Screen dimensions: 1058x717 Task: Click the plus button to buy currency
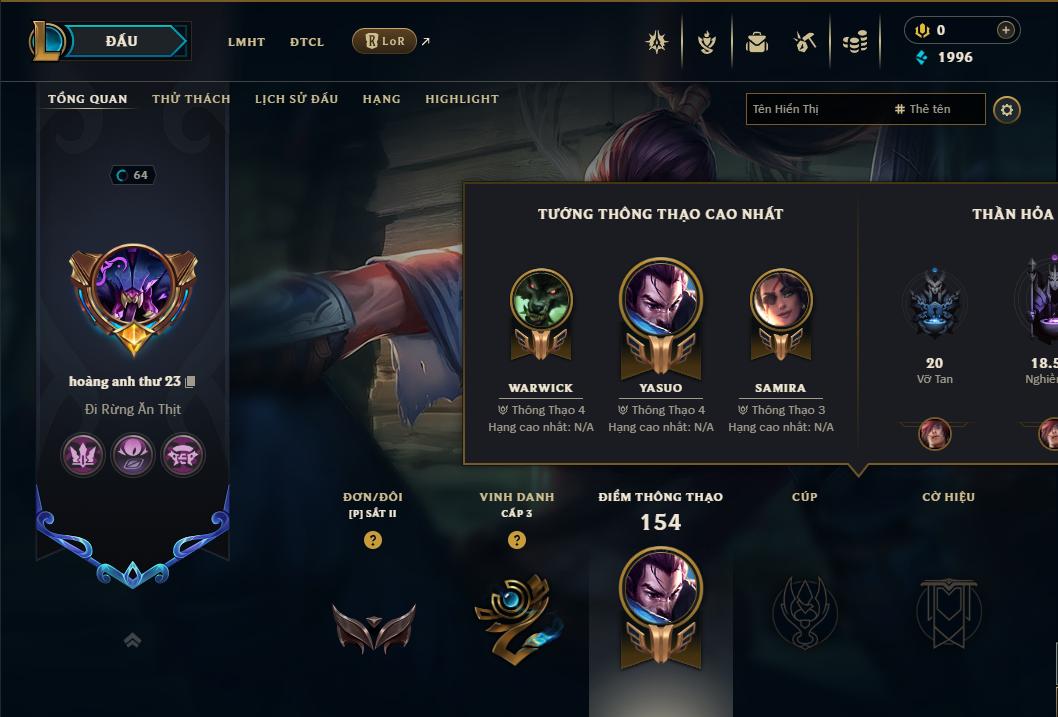[x=1006, y=31]
